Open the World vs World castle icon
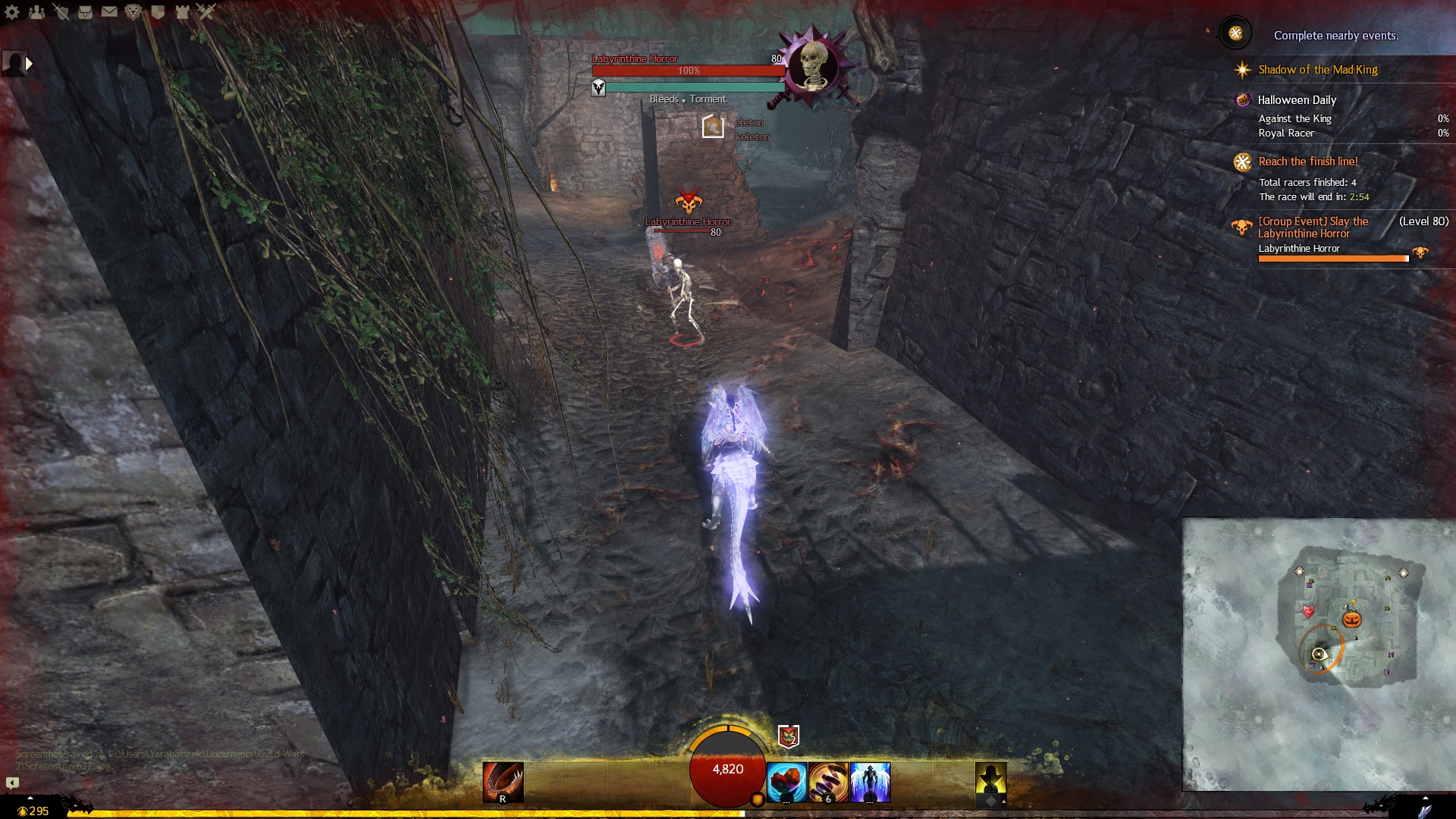This screenshot has width=1456, height=819. (182, 12)
